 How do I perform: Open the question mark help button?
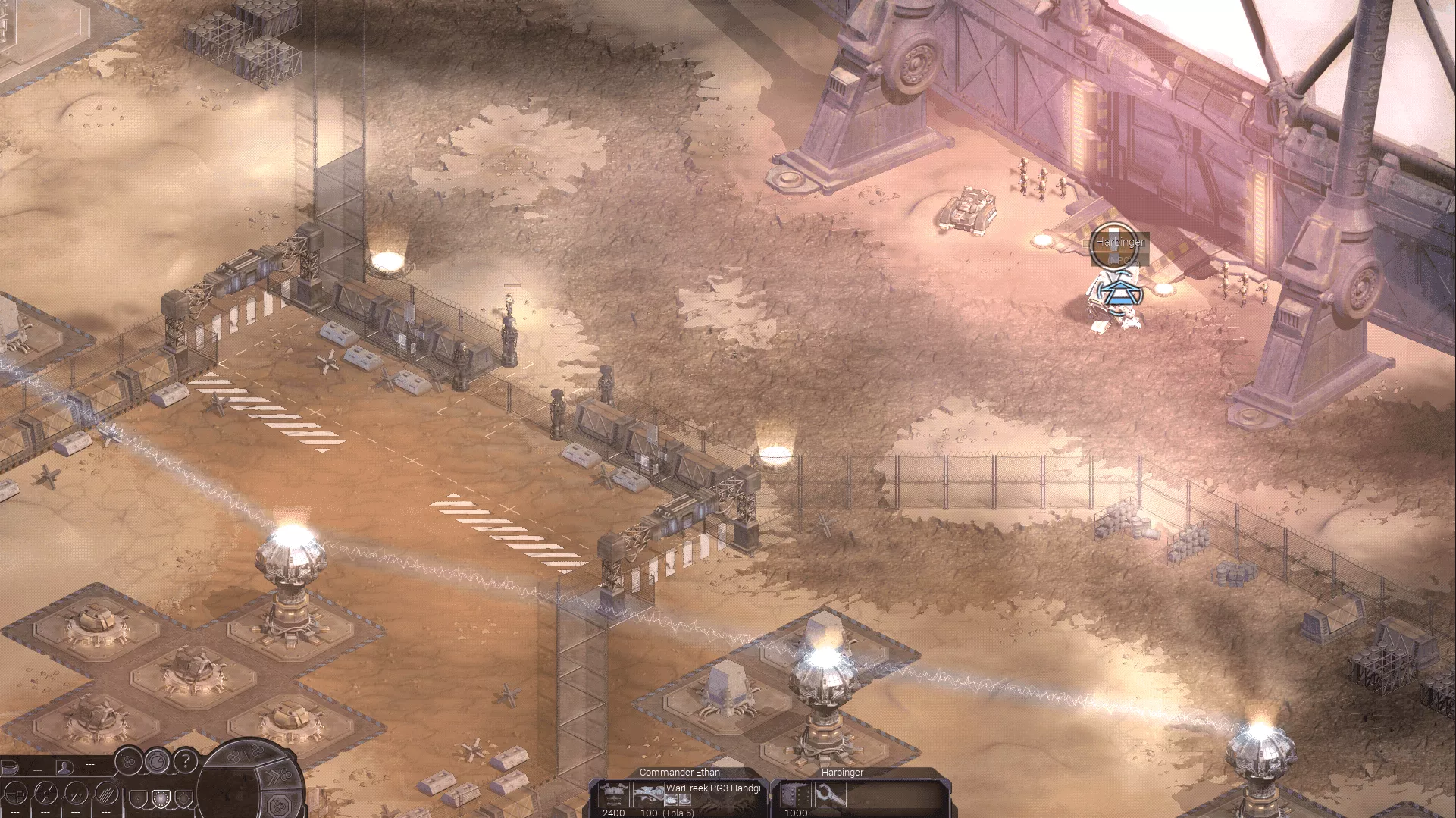click(186, 760)
